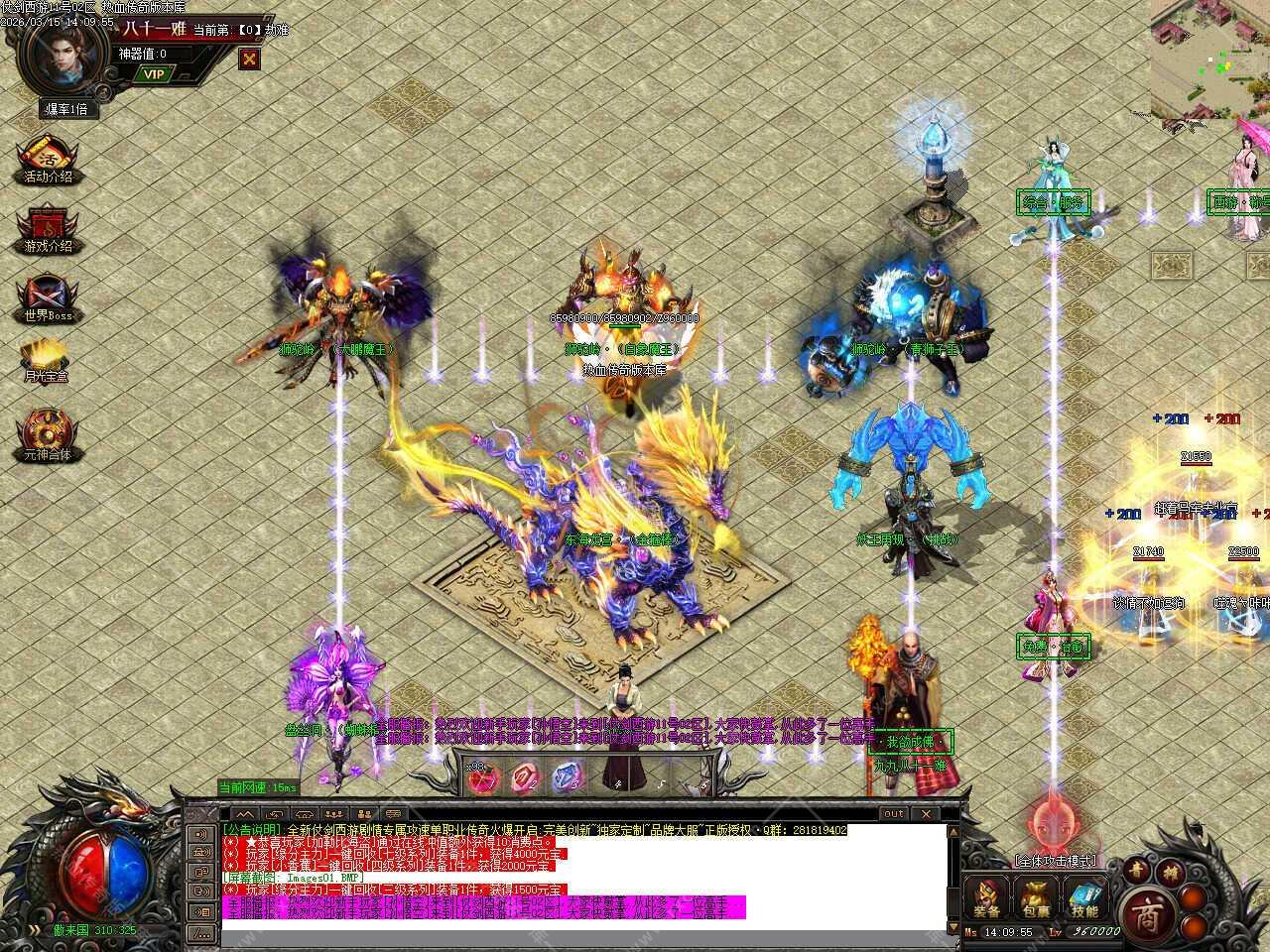The image size is (1270, 952).
Task: Open the 商 shop round button
Action: pyautogui.click(x=1149, y=908)
